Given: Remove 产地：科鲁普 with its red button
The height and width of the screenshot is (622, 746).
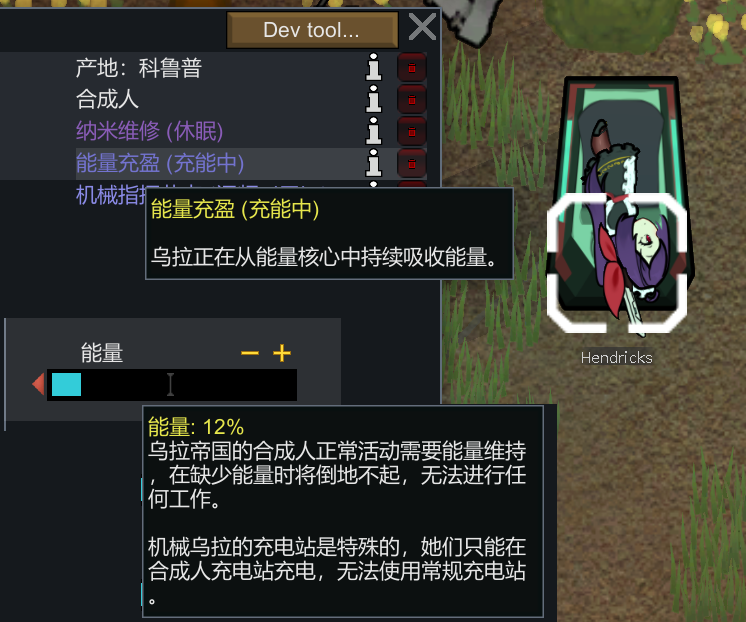Looking at the screenshot, I should coord(411,68).
